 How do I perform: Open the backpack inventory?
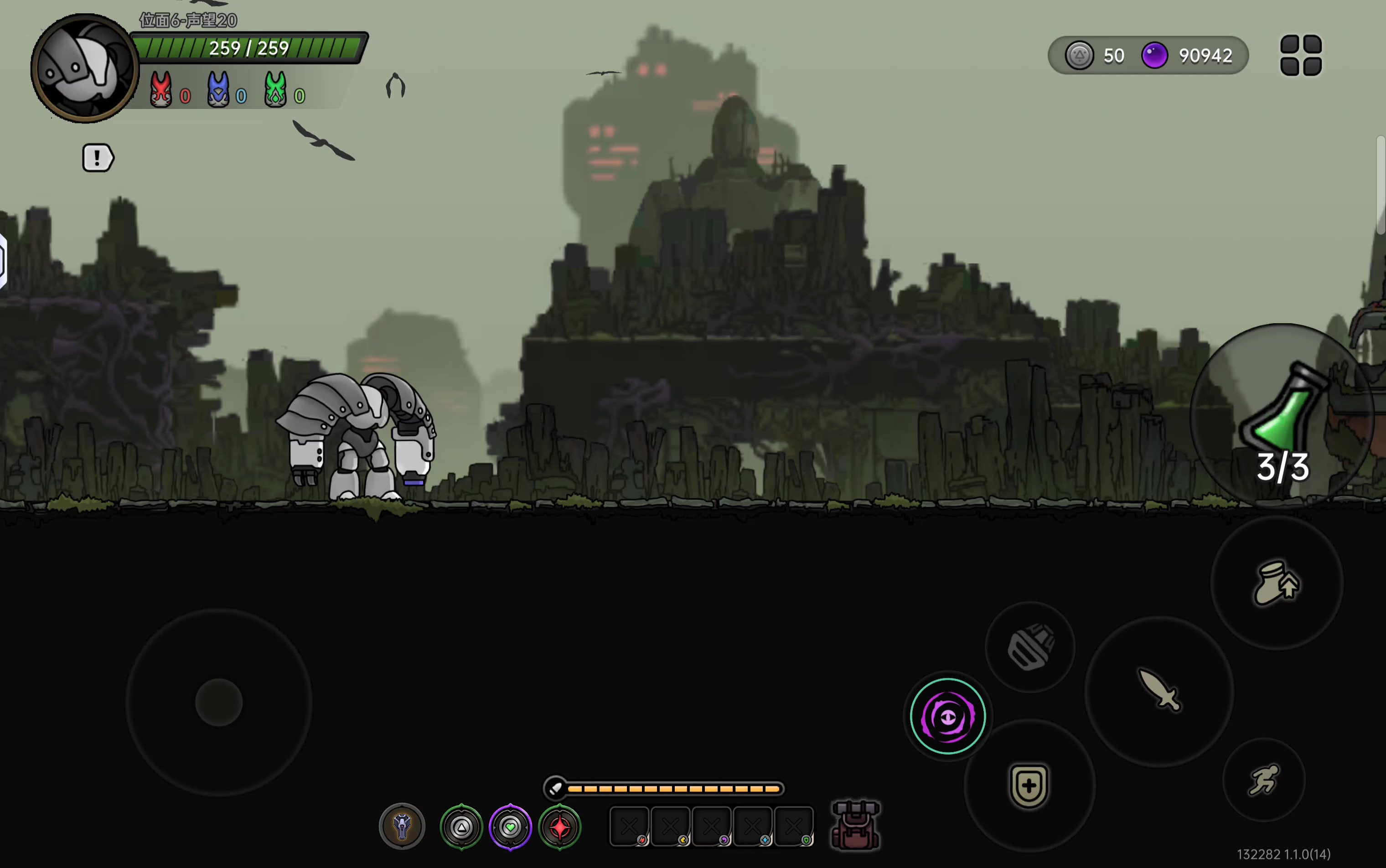[x=855, y=826]
